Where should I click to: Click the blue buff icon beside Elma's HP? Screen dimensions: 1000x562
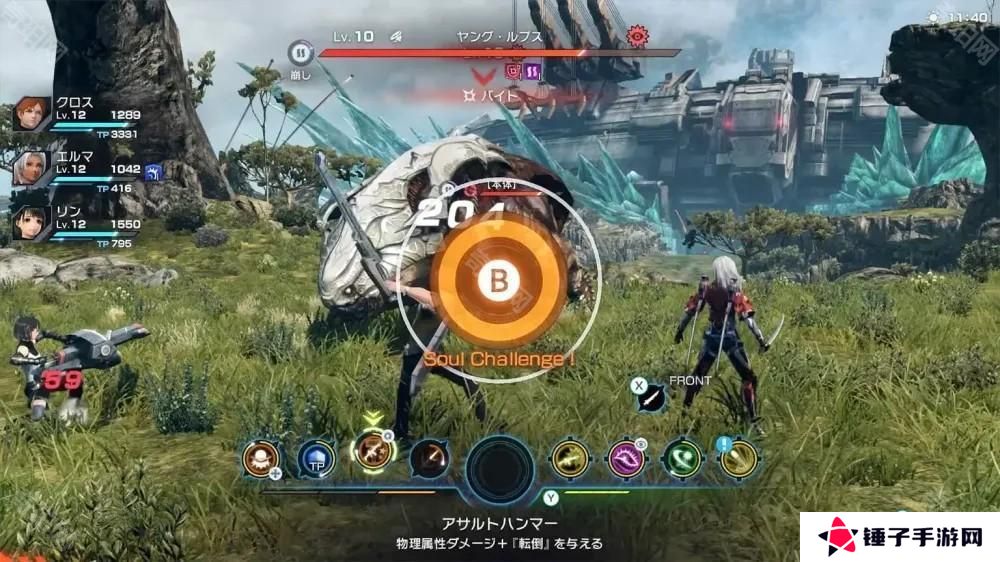point(153,170)
